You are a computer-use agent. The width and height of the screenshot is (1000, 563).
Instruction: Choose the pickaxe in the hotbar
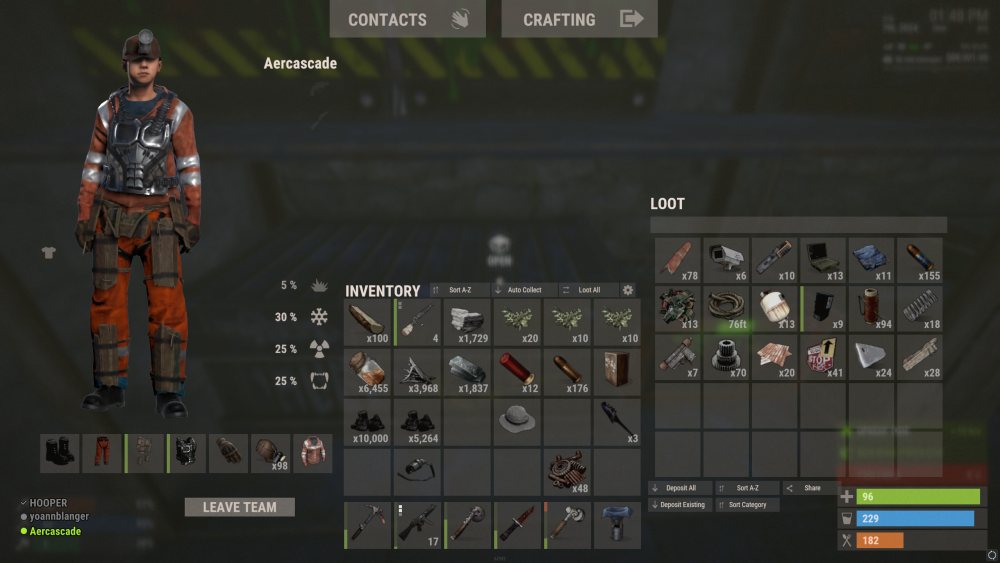click(368, 526)
